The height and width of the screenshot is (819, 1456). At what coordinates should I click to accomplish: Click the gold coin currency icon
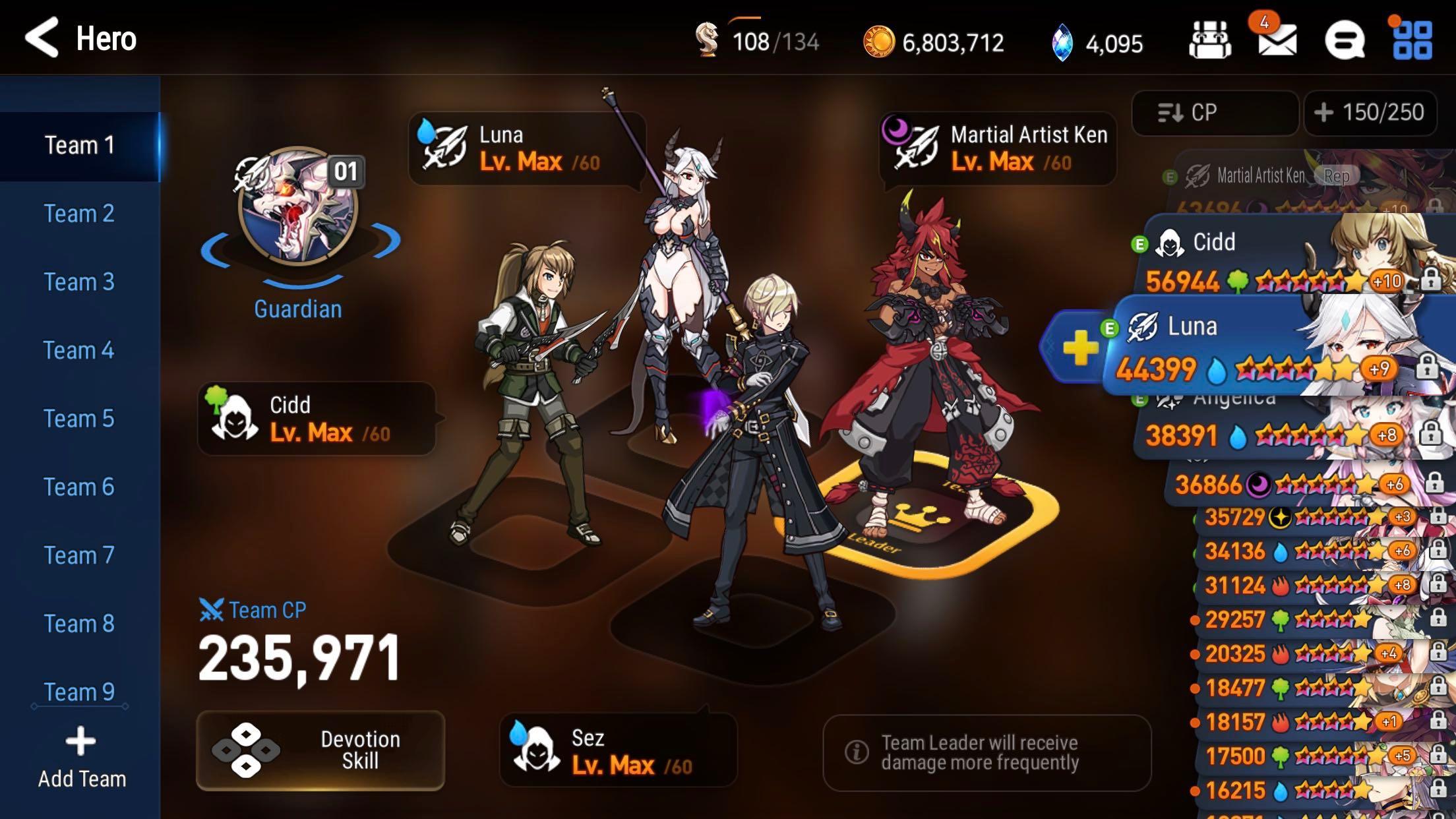coord(882,41)
